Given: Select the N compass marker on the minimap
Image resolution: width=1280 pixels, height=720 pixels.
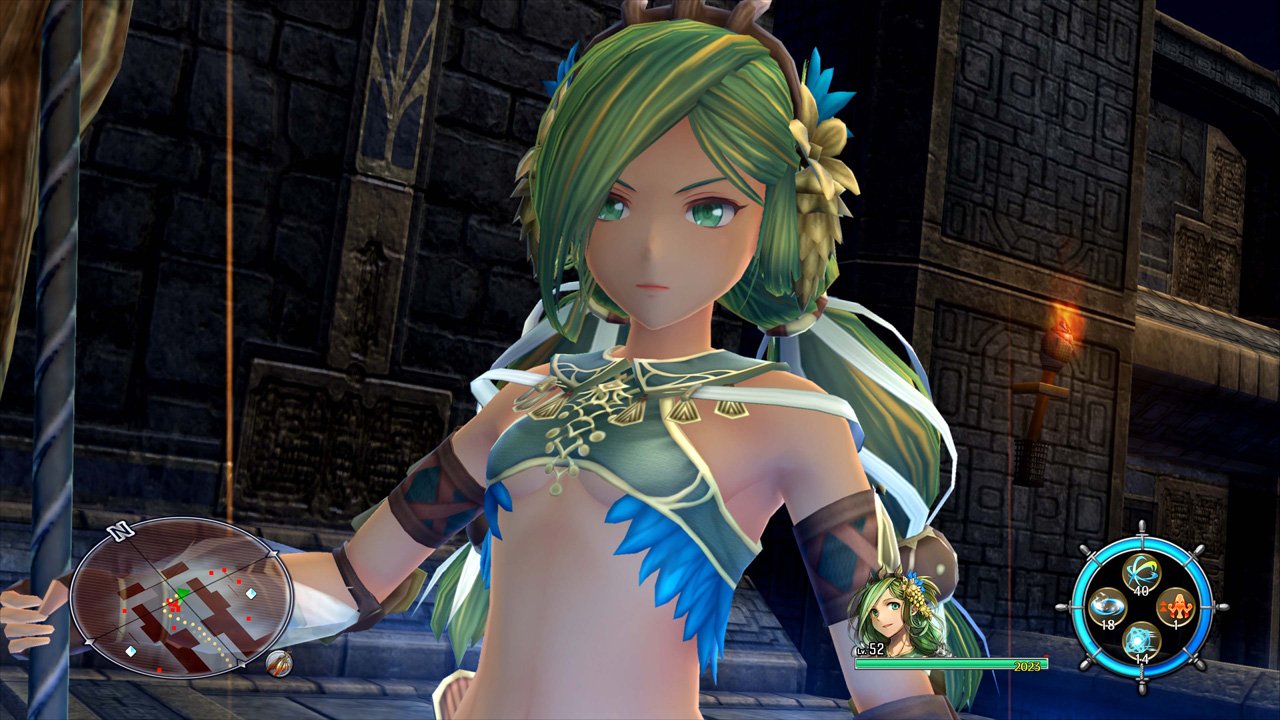Looking at the screenshot, I should coord(118,530).
